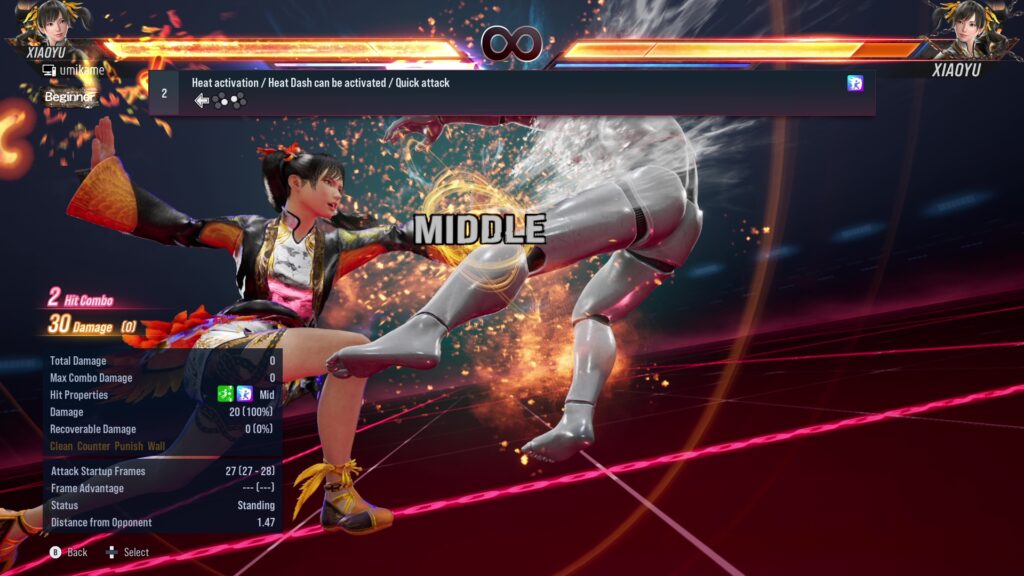Click the green icon beside Hit Properties

pos(226,395)
